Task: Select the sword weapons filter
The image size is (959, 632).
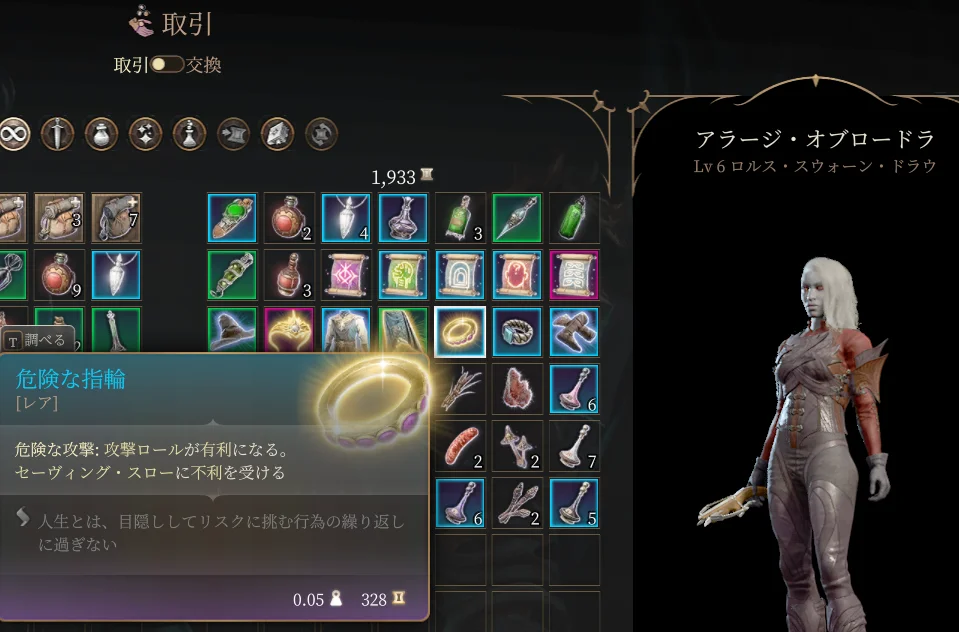Action: 58,133
